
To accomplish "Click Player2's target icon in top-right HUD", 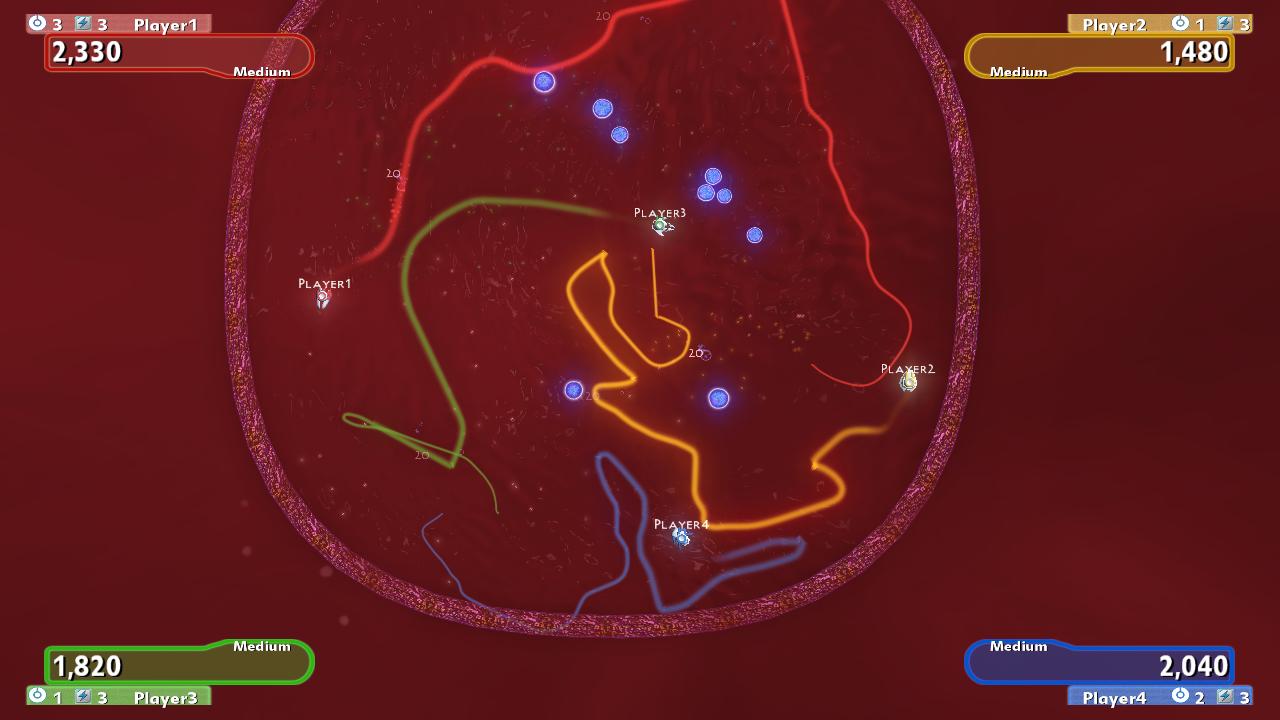I will tap(1180, 25).
